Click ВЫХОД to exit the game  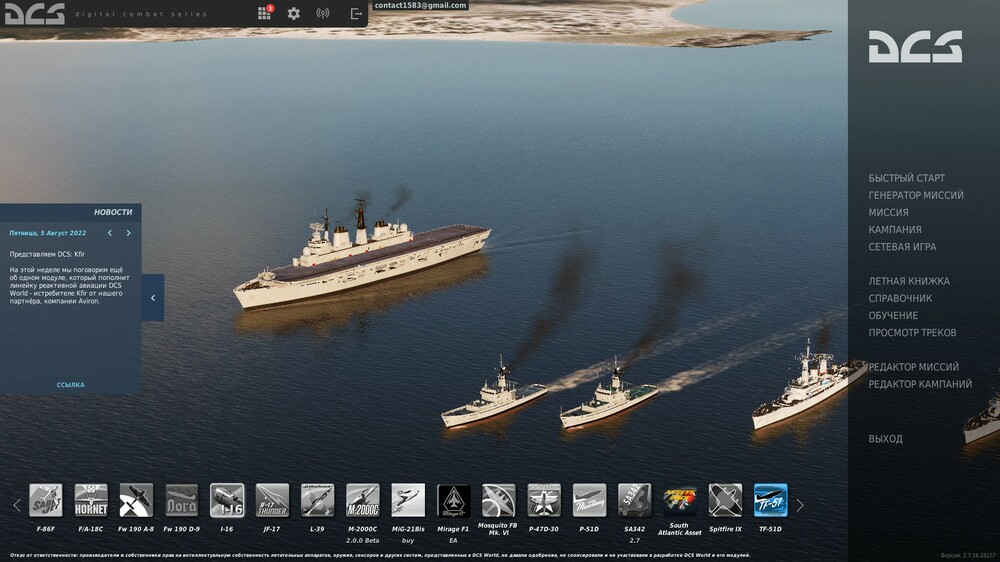885,439
